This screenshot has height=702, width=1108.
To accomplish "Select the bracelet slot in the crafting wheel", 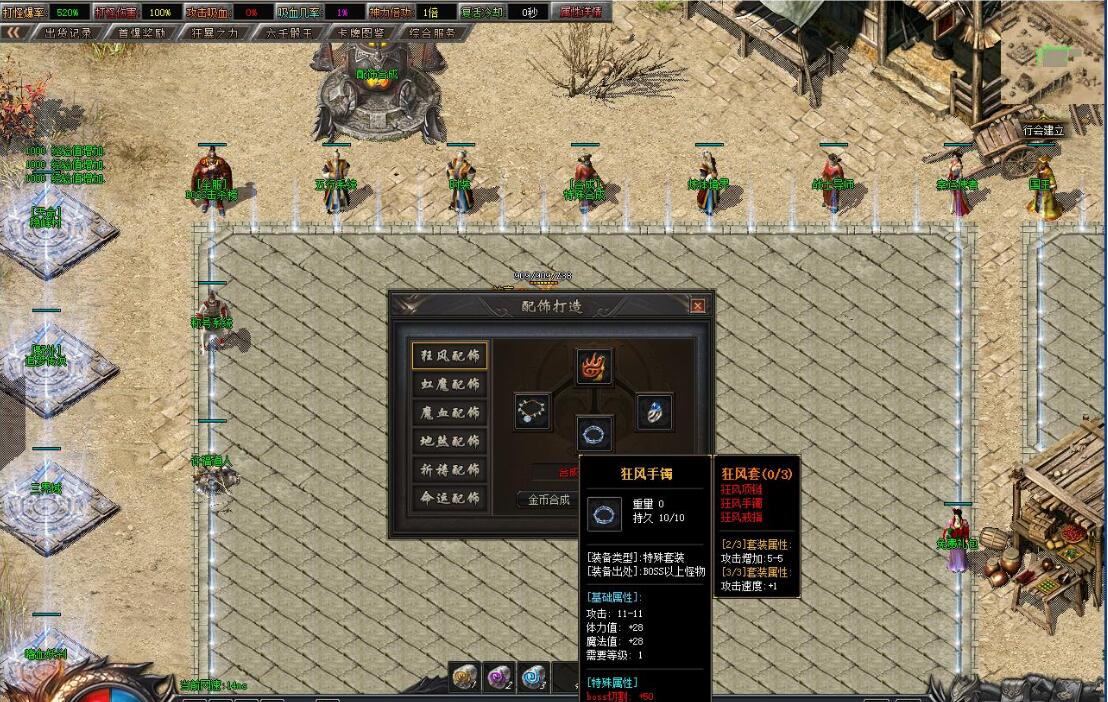I will point(595,434).
